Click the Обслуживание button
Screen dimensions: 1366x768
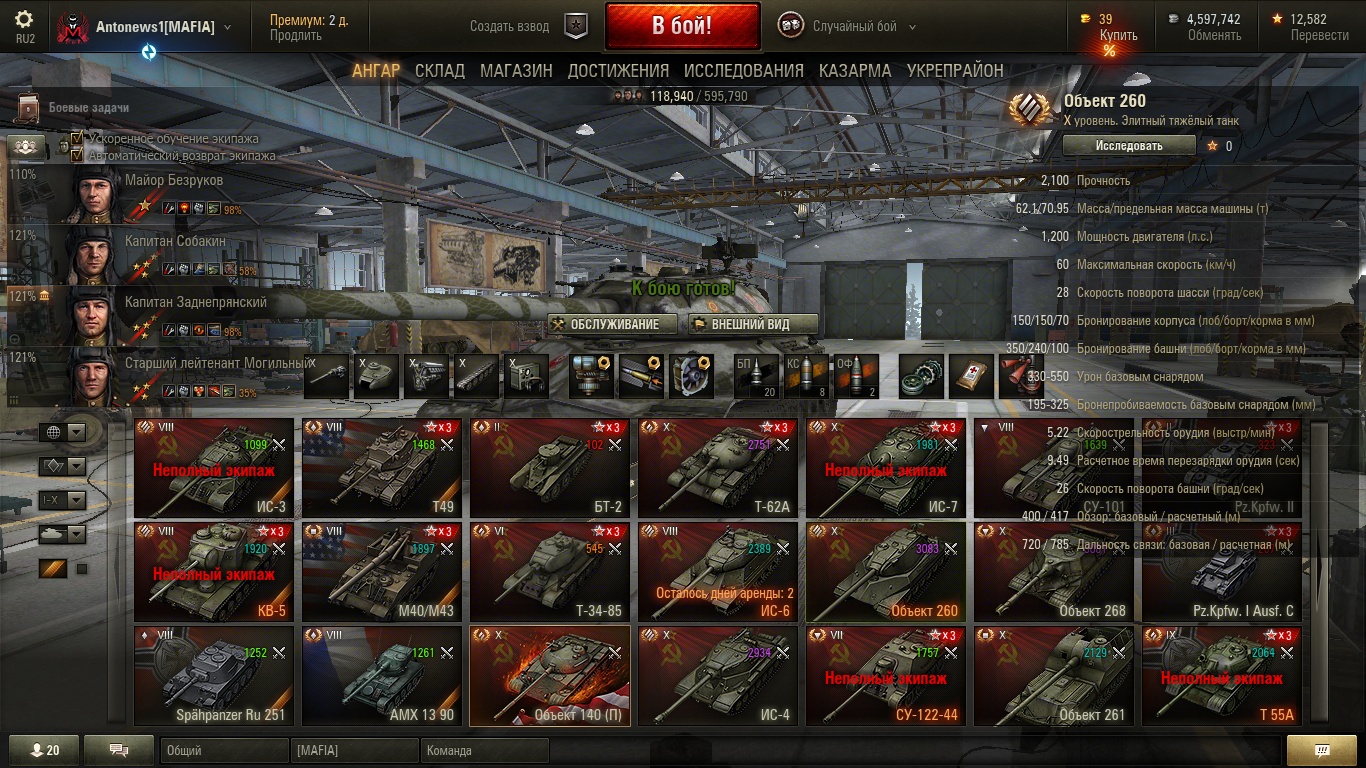[612, 324]
